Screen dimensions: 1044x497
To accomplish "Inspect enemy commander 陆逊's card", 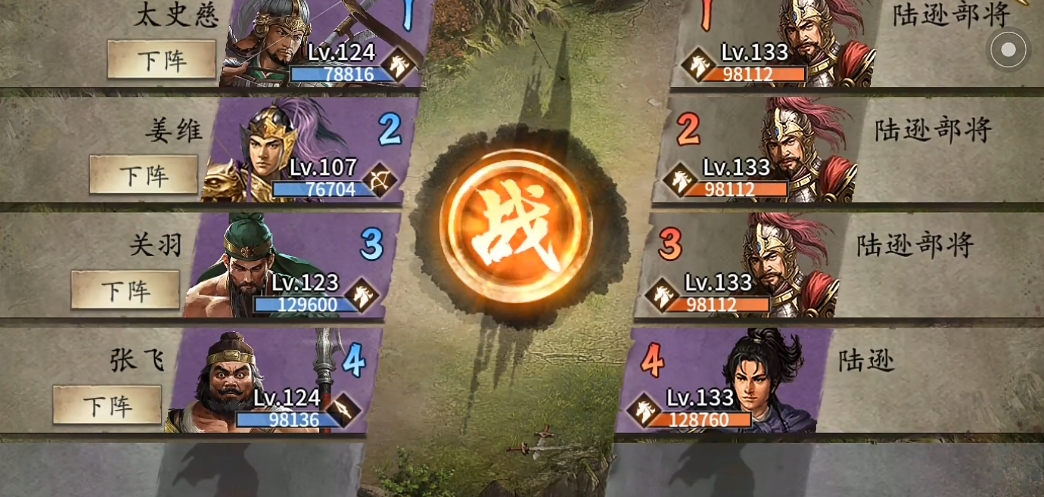I will tap(725, 382).
